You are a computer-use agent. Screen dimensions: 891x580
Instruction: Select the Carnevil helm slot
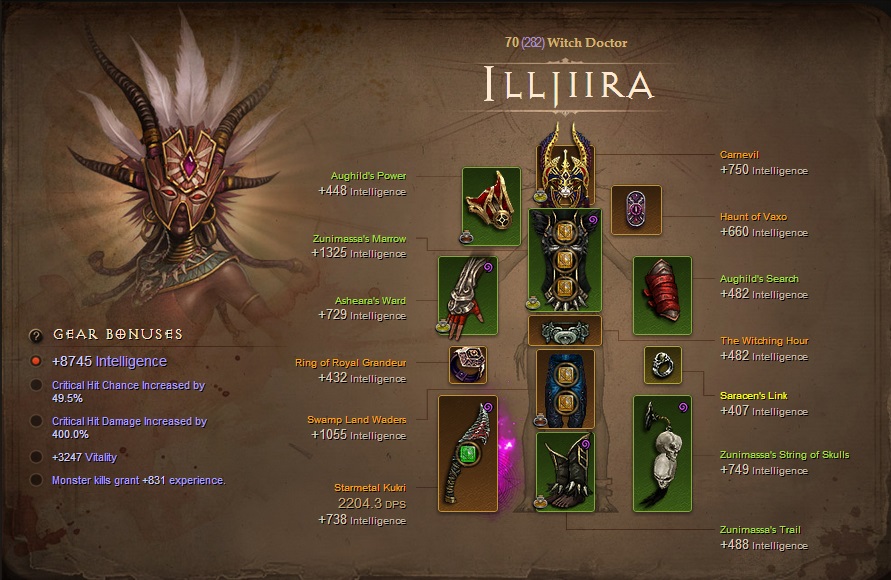[565, 167]
